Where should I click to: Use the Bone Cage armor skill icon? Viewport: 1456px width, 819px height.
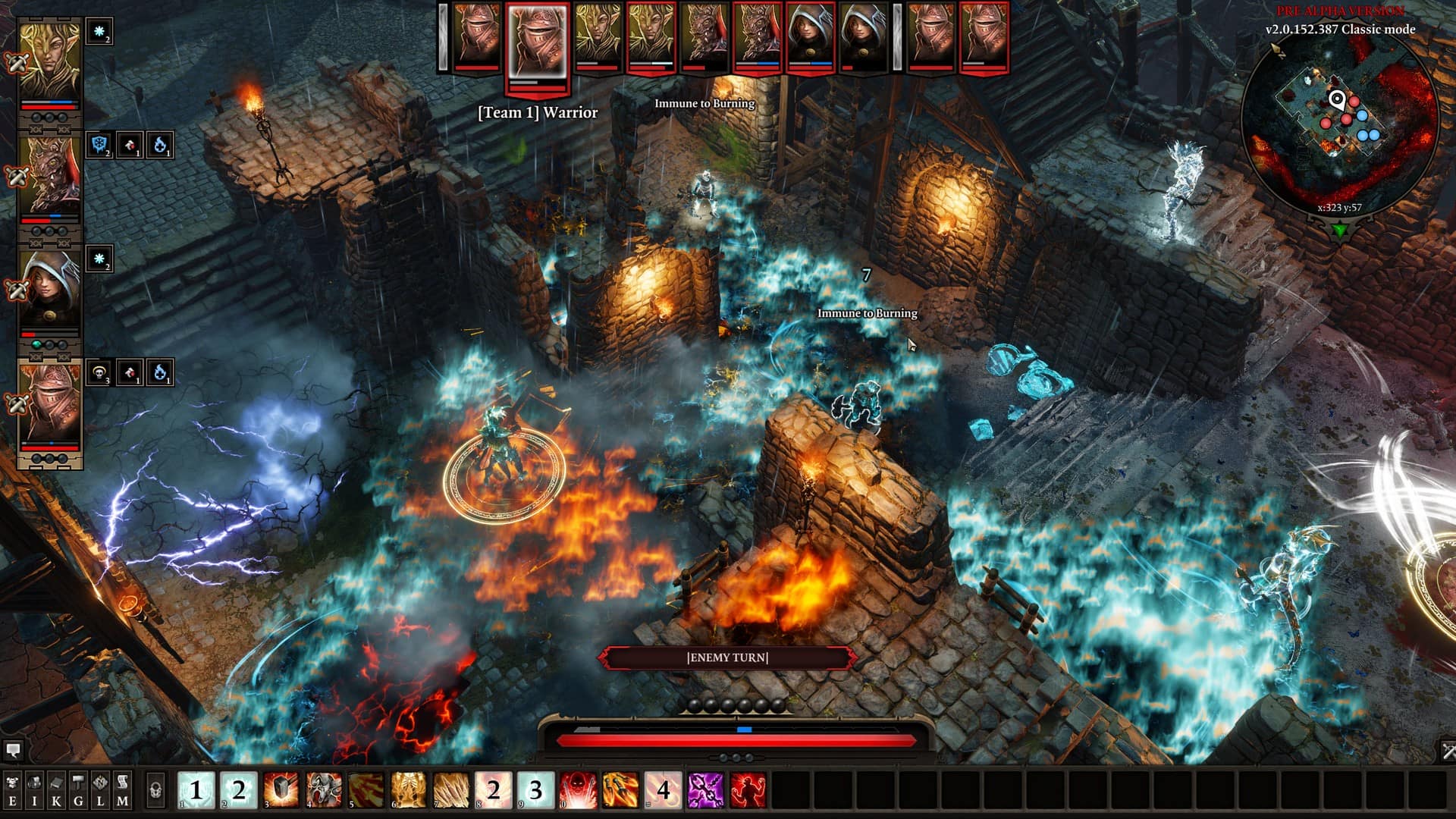(406, 789)
